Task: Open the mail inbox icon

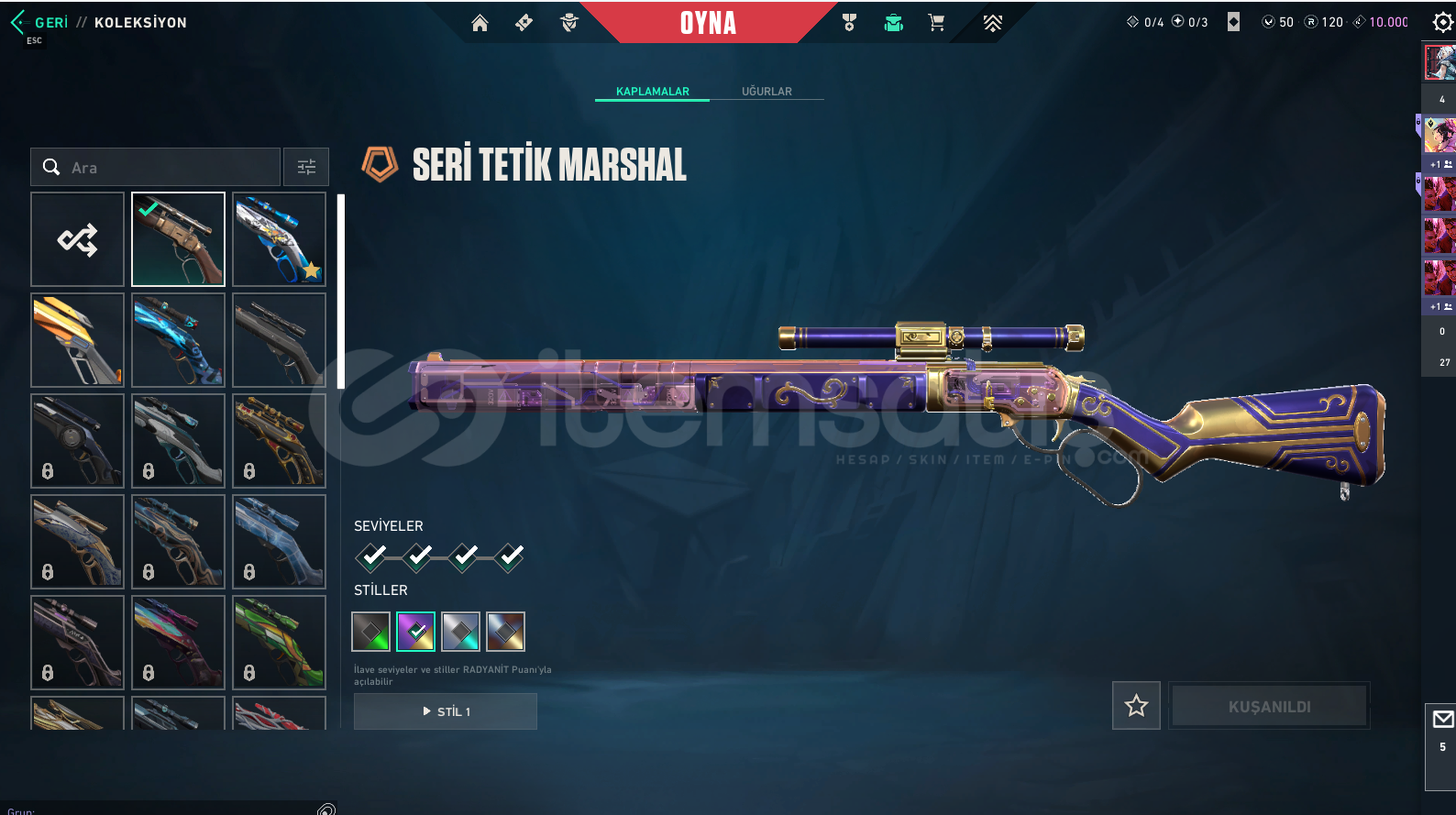Action: pos(1442,720)
